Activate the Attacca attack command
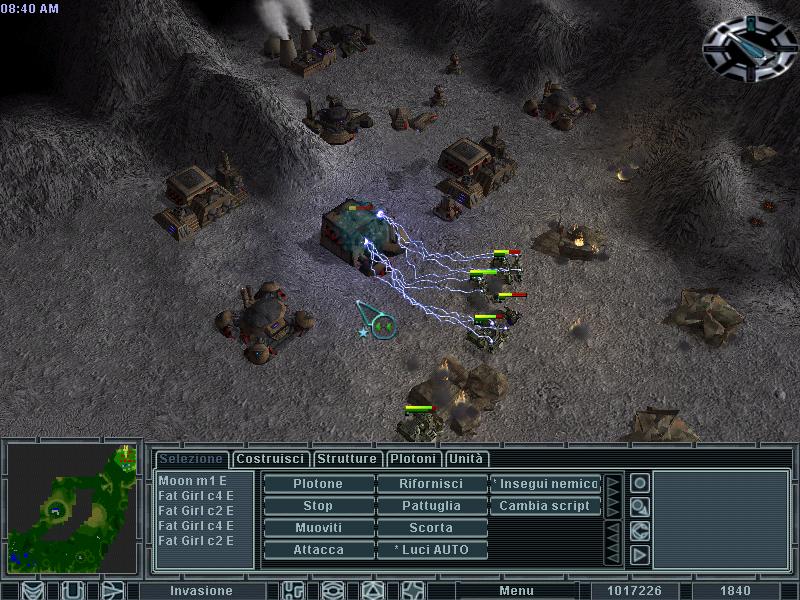Image resolution: width=800 pixels, height=600 pixels. pyautogui.click(x=318, y=550)
